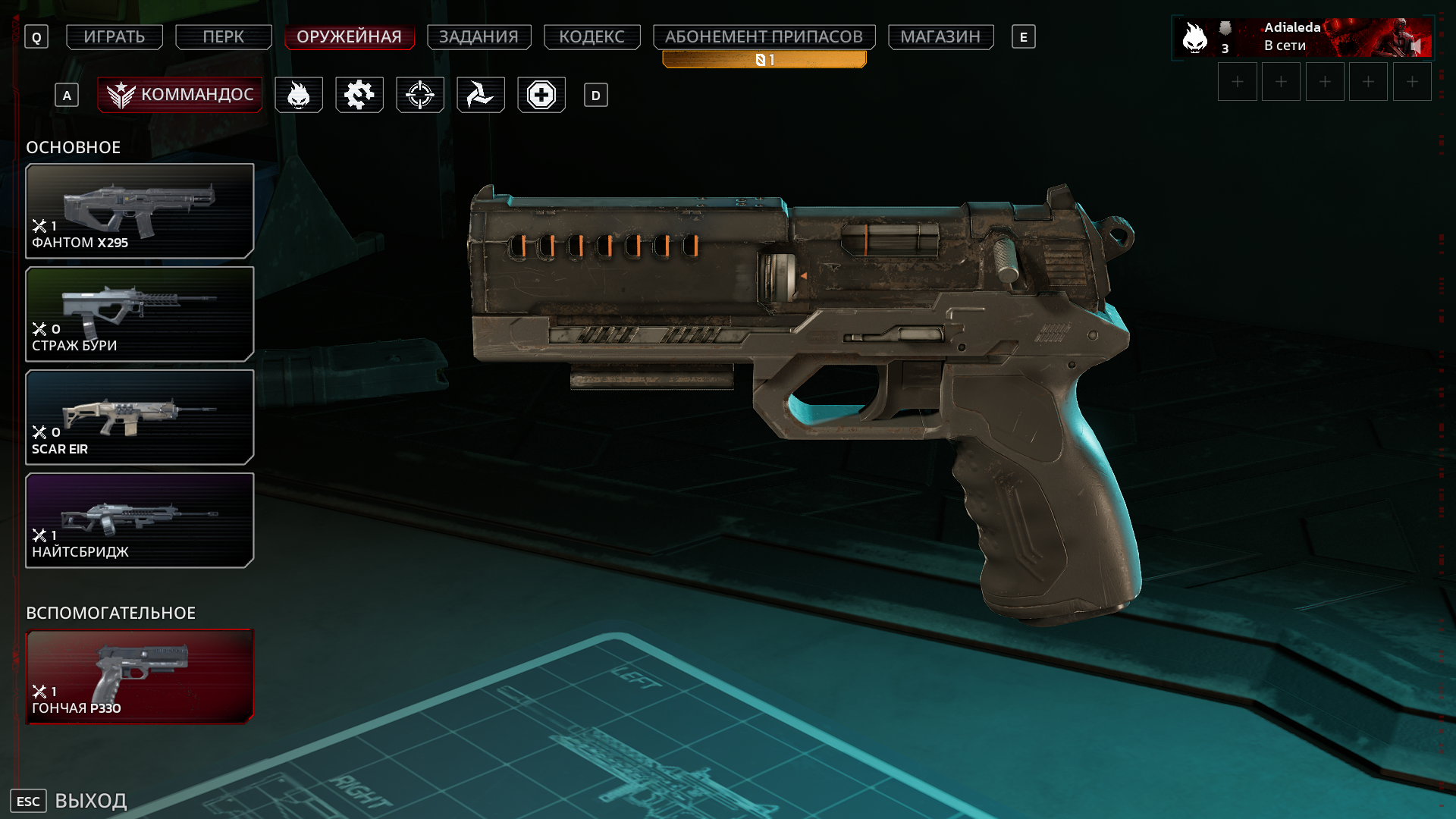Choose the flame perk class icon
This screenshot has height=819, width=1456.
pyautogui.click(x=299, y=95)
